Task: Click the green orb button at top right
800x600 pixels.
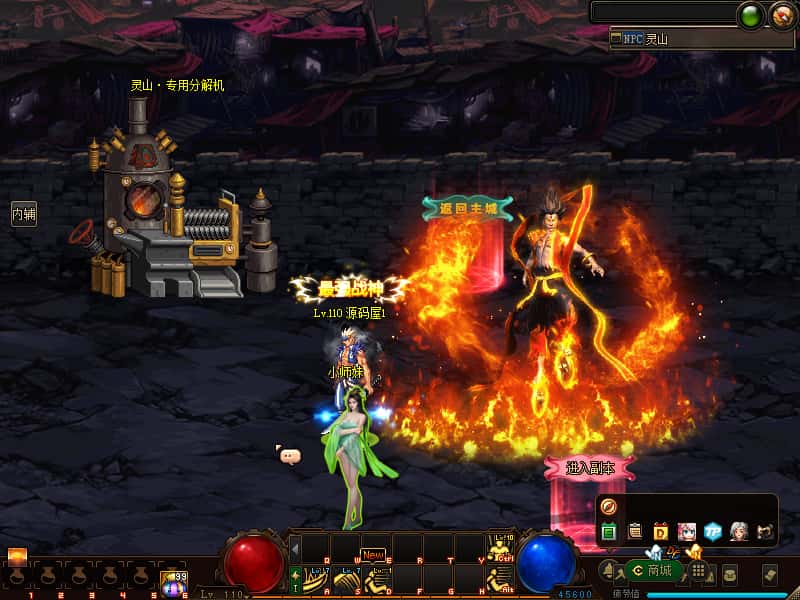Action: (x=750, y=15)
